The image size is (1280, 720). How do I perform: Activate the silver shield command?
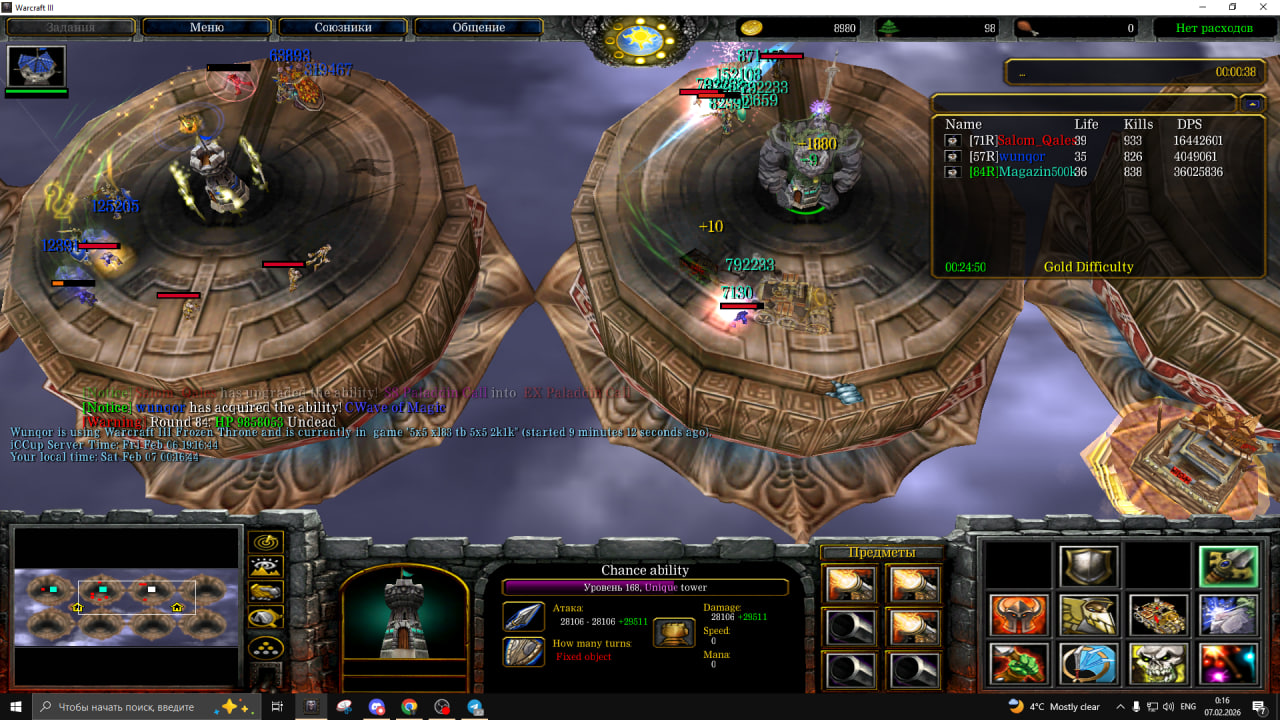[x=1089, y=567]
